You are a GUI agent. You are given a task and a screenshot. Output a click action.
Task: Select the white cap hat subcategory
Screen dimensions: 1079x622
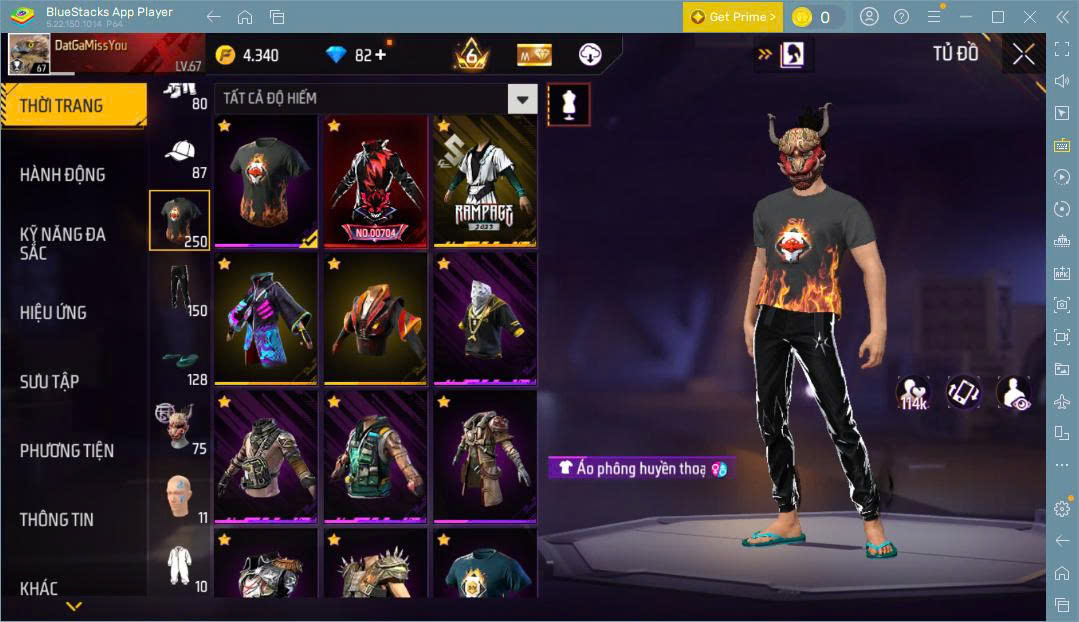coord(179,154)
